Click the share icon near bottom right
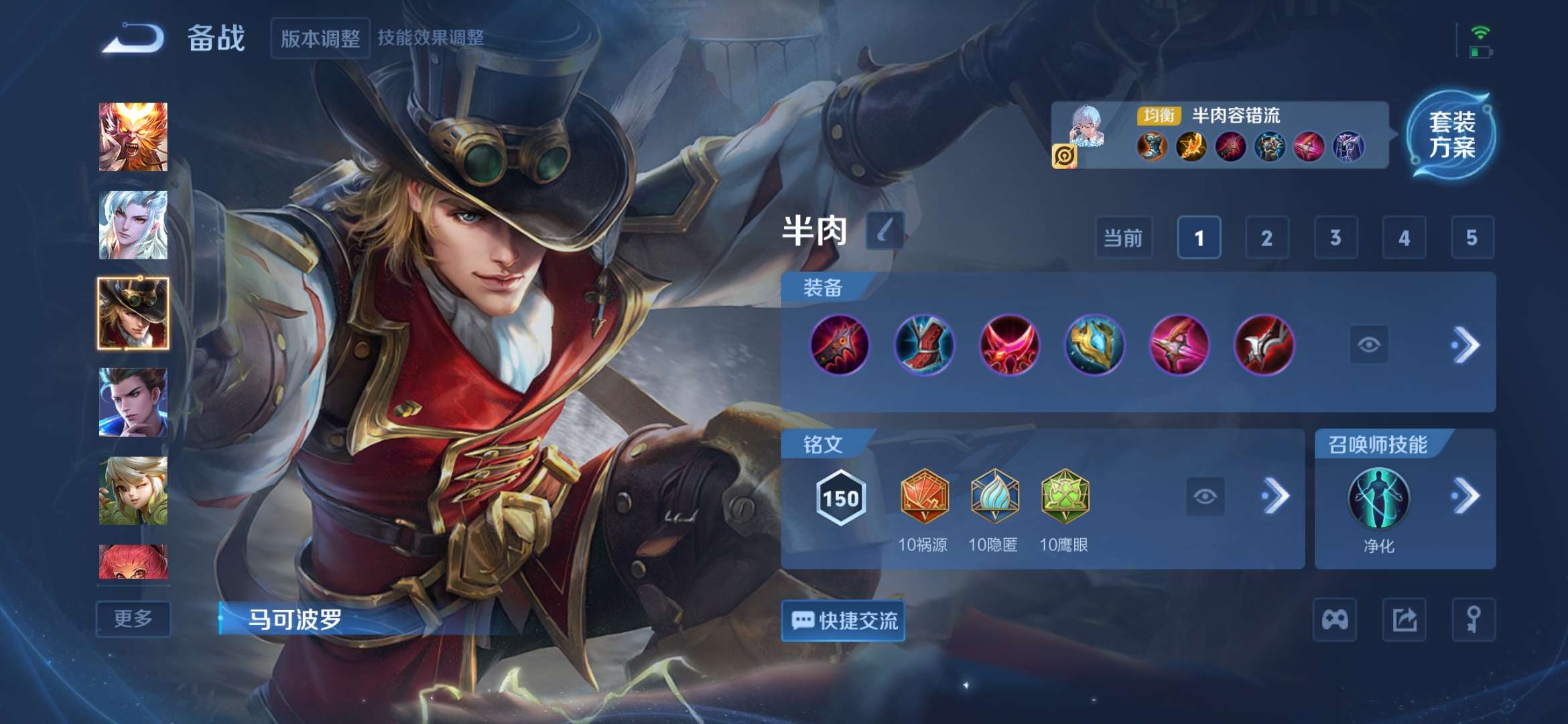The image size is (1568, 724). [1405, 620]
